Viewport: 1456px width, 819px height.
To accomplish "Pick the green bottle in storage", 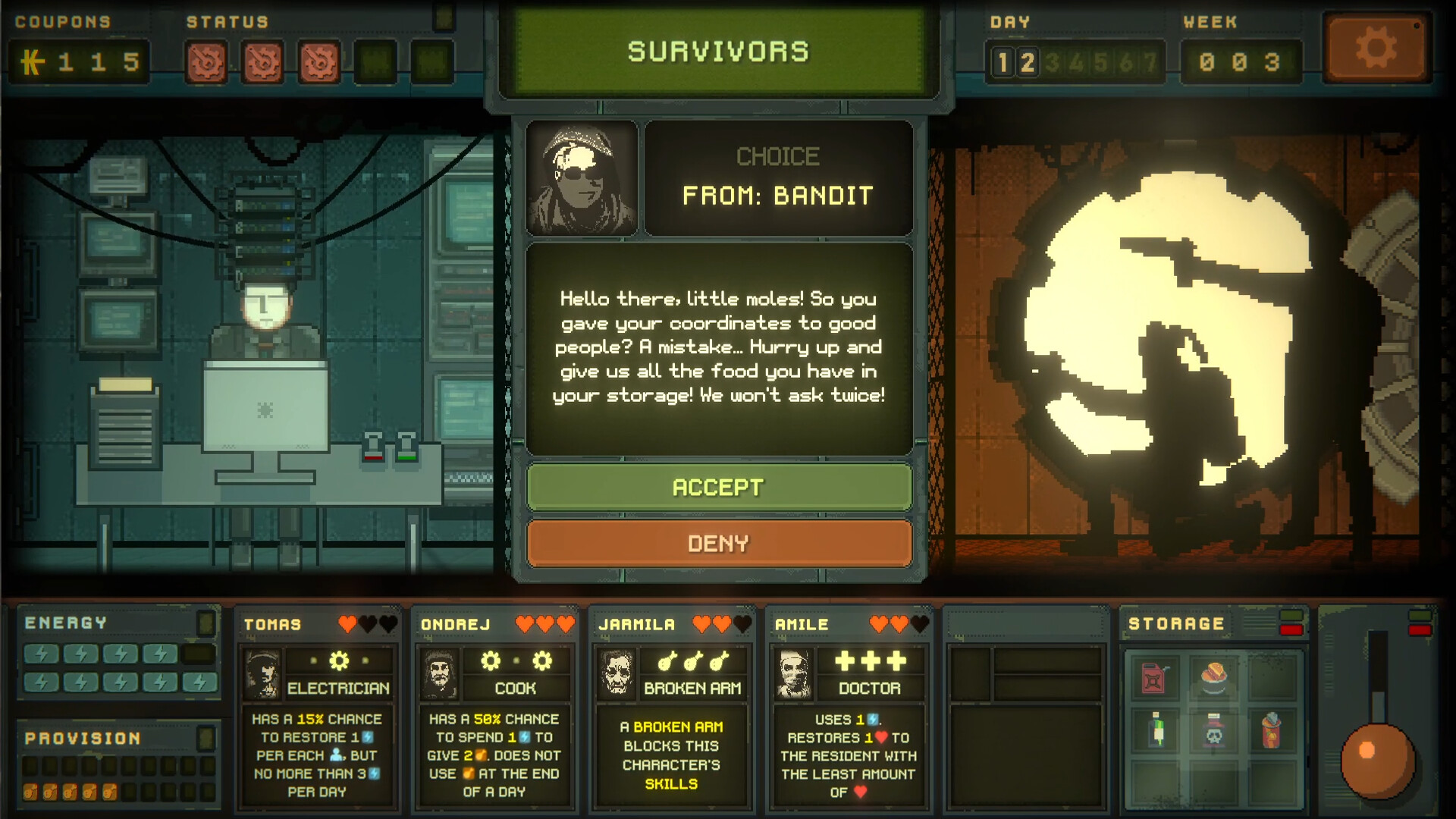I will tap(1156, 730).
